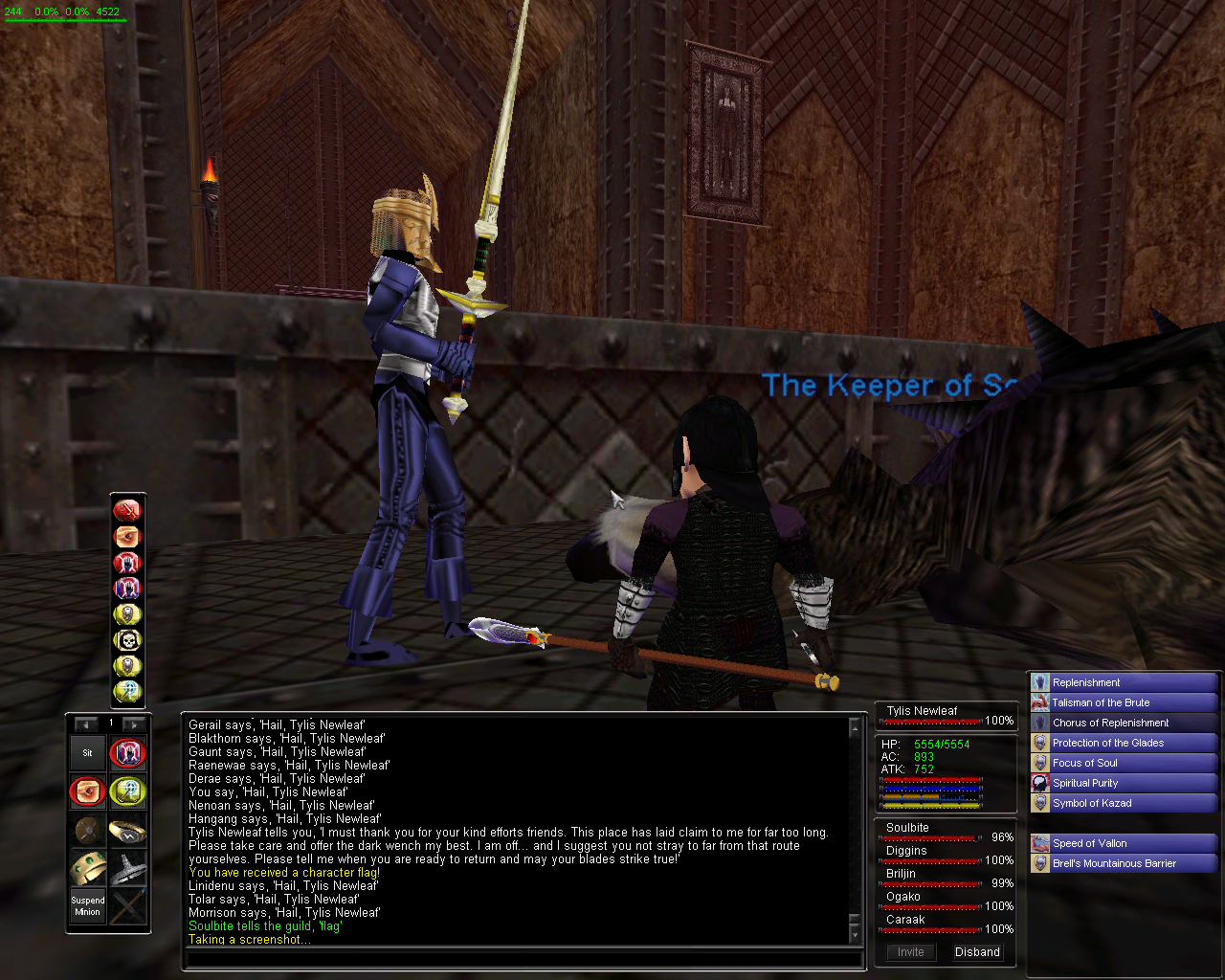Click the Symbol of Kazad buff

[1092, 803]
